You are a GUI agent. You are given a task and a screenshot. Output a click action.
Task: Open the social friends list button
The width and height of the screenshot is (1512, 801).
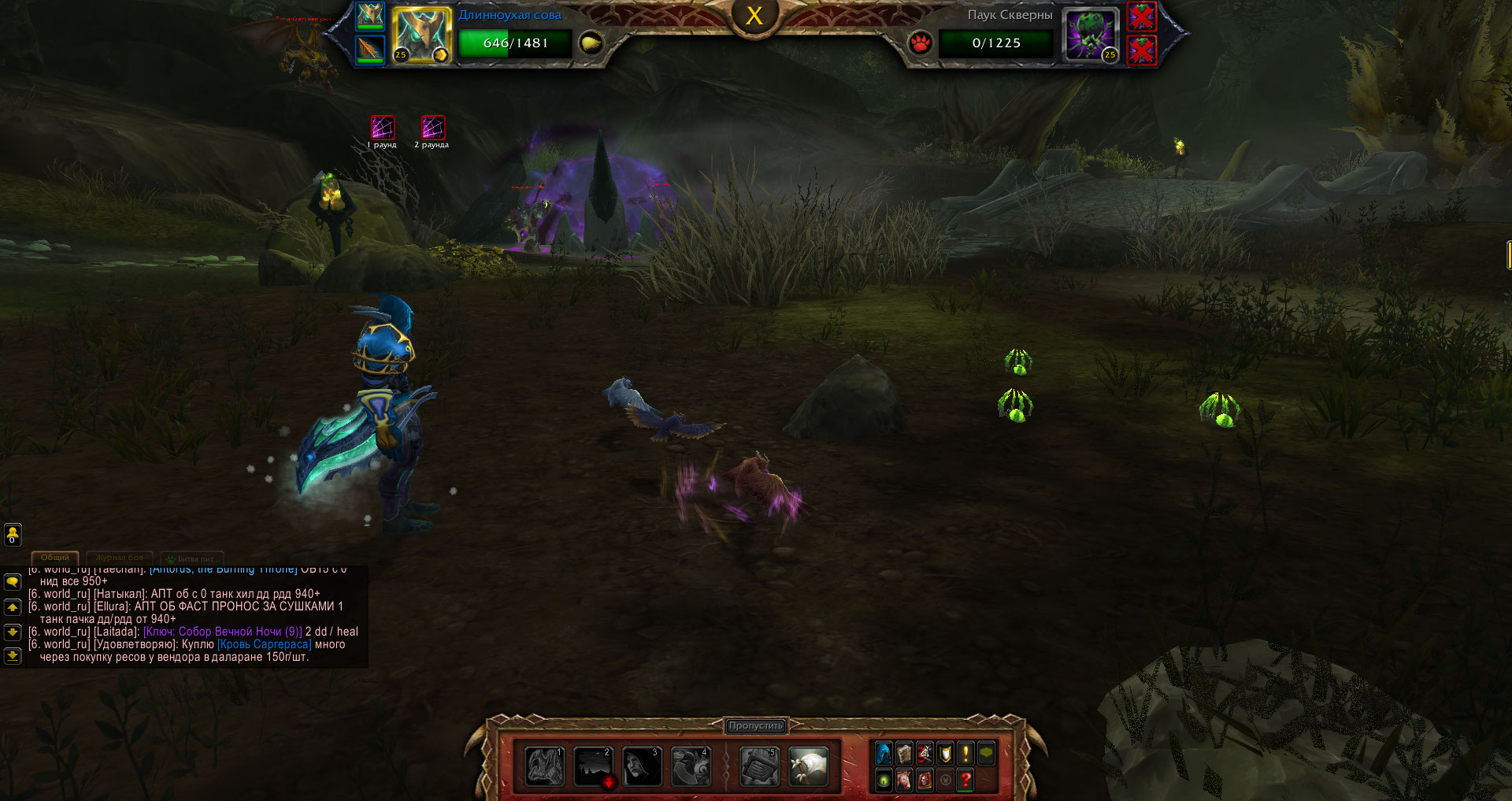click(x=13, y=535)
